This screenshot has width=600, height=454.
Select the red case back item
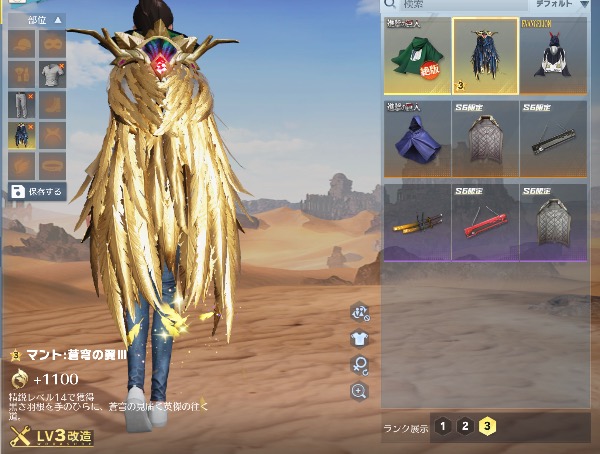point(484,220)
